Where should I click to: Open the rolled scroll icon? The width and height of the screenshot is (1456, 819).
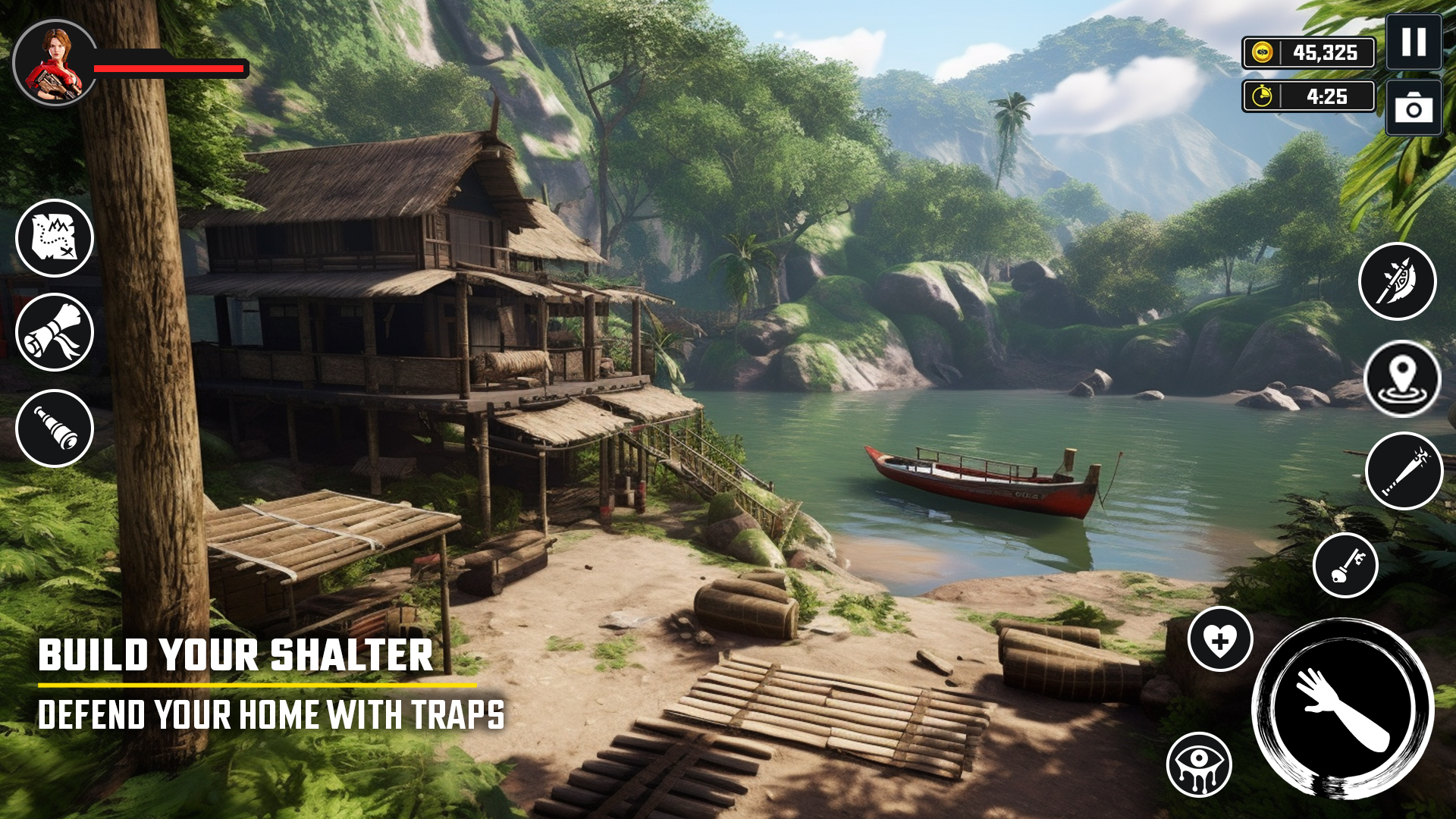(55, 333)
